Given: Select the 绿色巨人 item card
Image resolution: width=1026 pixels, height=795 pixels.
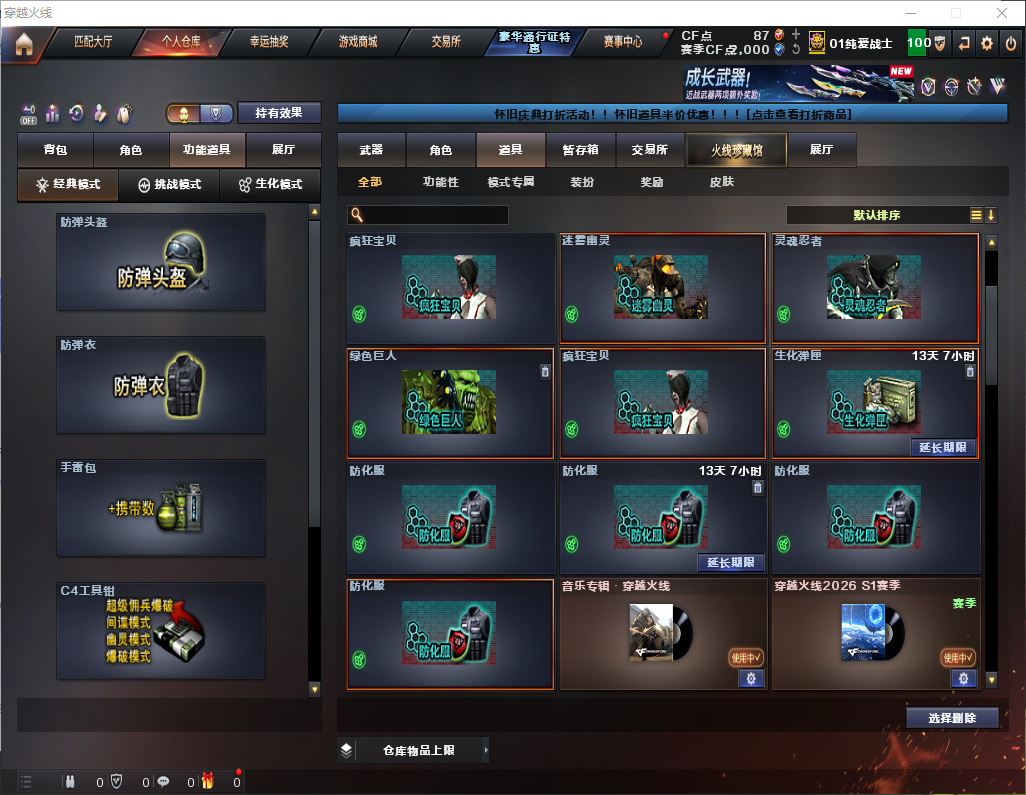Looking at the screenshot, I should tap(450, 402).
